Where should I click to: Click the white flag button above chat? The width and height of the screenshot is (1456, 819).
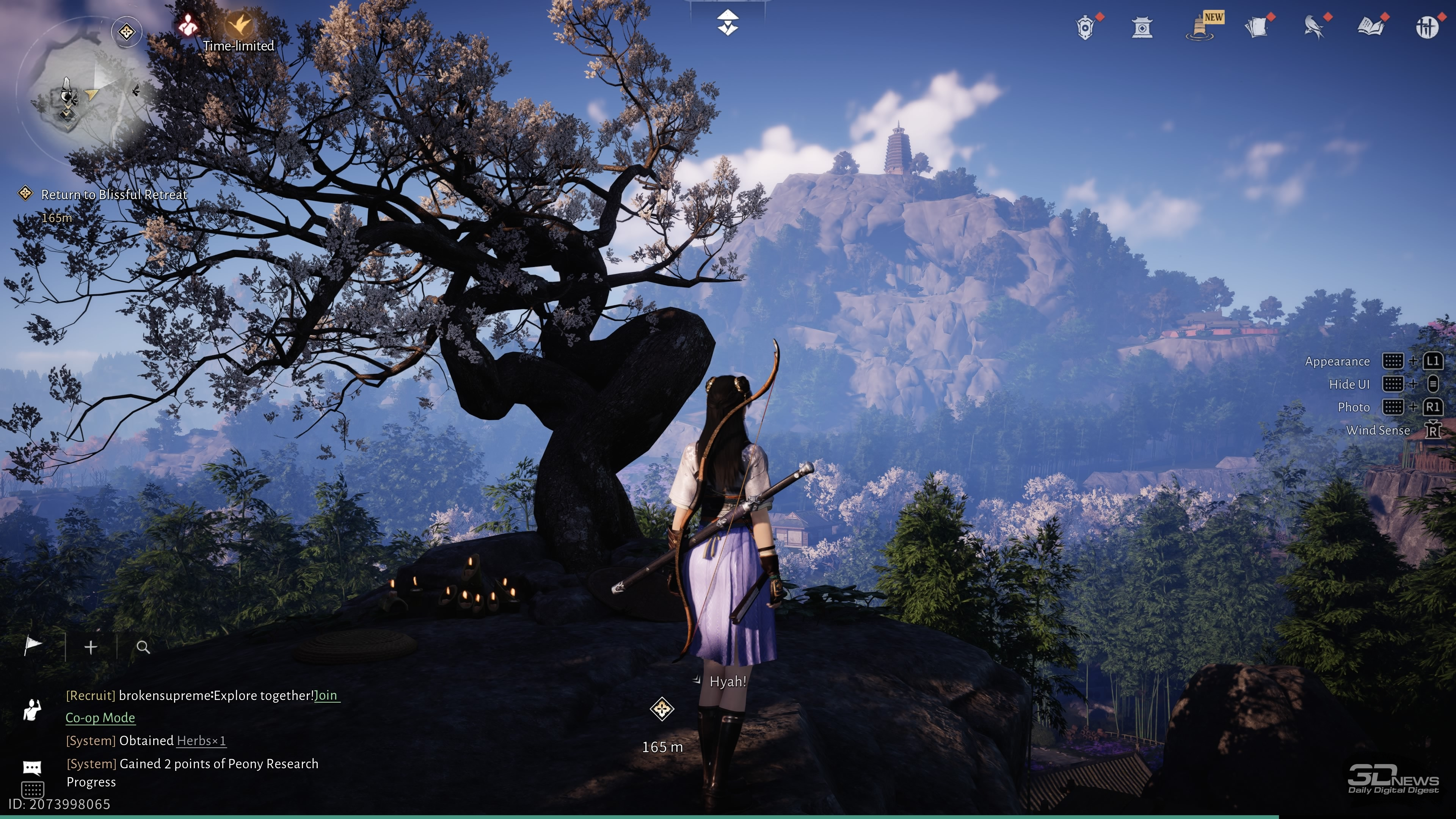click(x=33, y=645)
